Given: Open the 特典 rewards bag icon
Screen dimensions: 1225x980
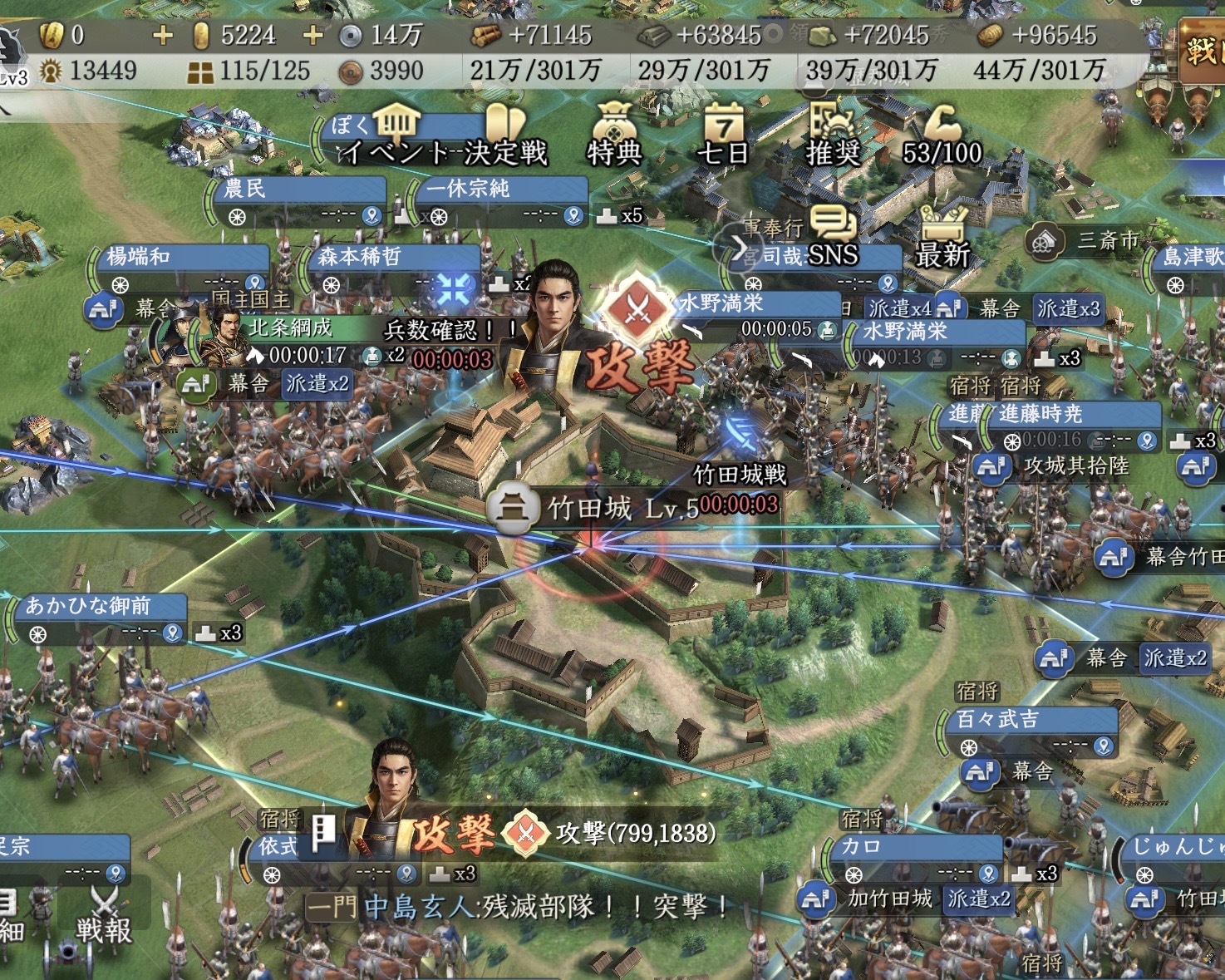Looking at the screenshot, I should point(614,135).
